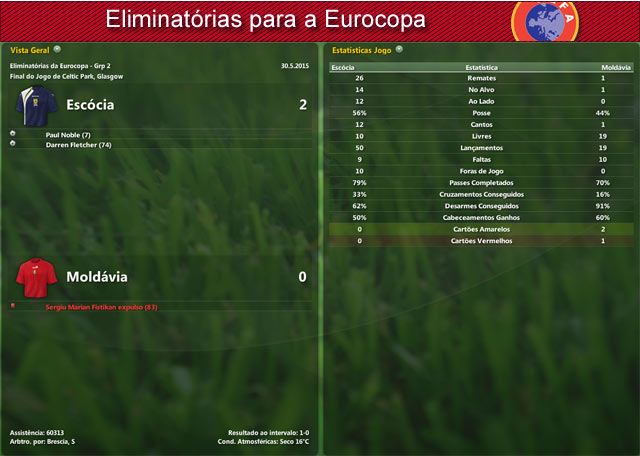640x456 pixels.
Task: Select the large Moldávia team name
Action: (96, 276)
